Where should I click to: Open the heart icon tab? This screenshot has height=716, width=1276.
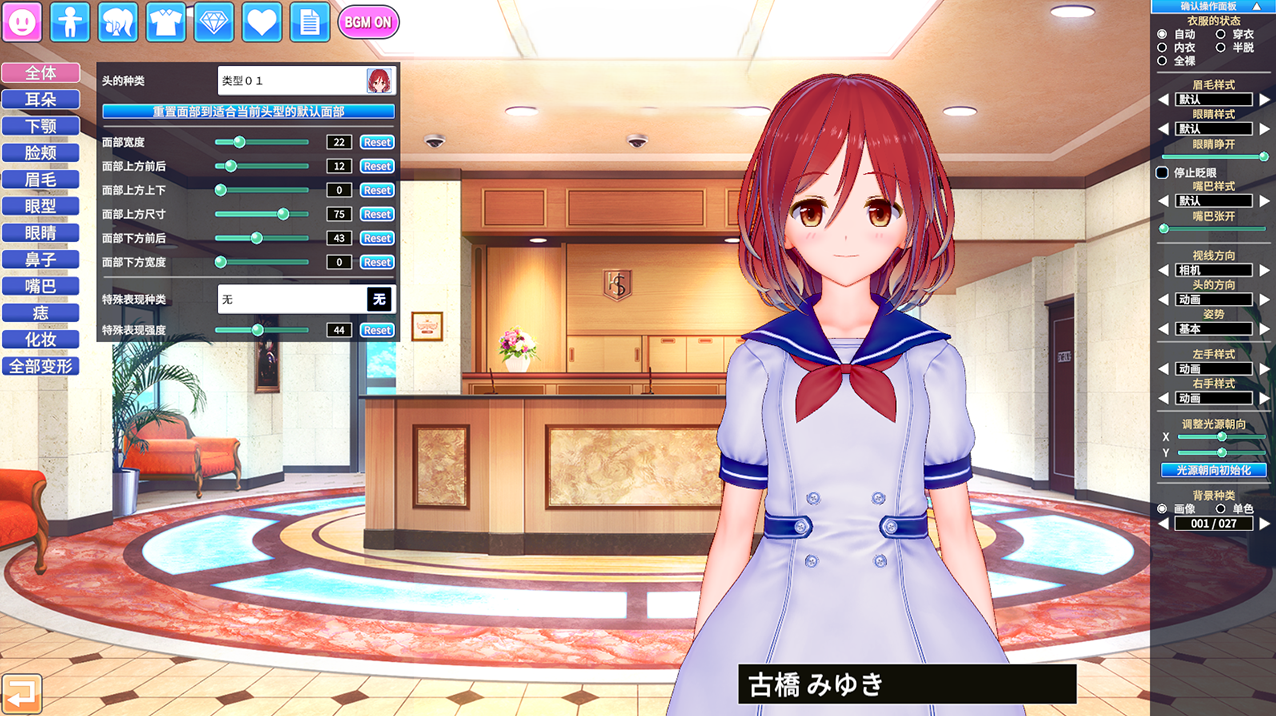(x=262, y=22)
